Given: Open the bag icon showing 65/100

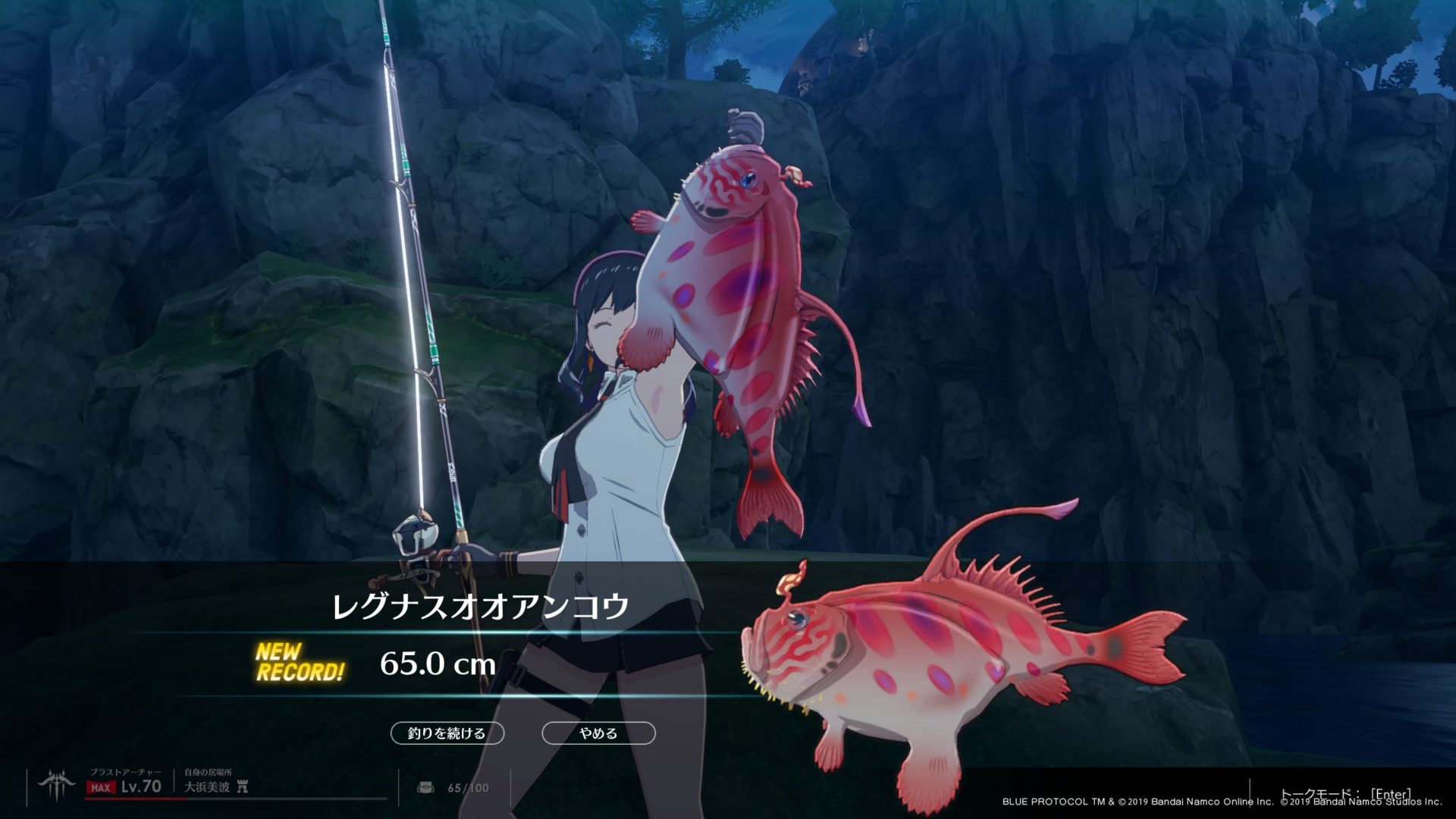Looking at the screenshot, I should point(425,788).
